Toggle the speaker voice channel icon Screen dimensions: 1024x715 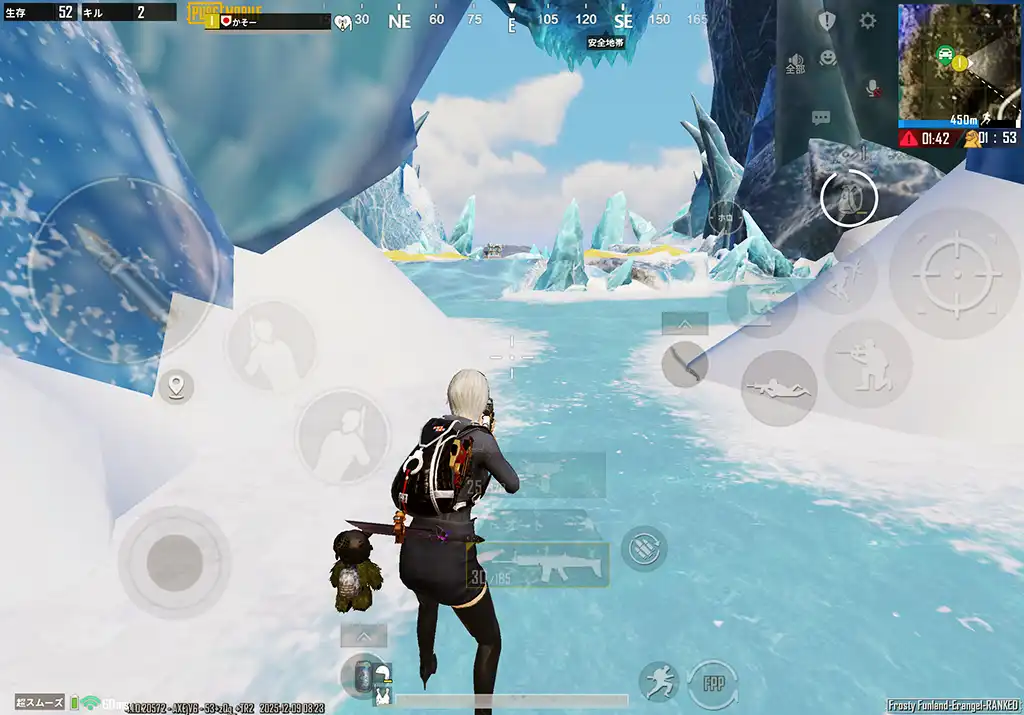coord(795,63)
